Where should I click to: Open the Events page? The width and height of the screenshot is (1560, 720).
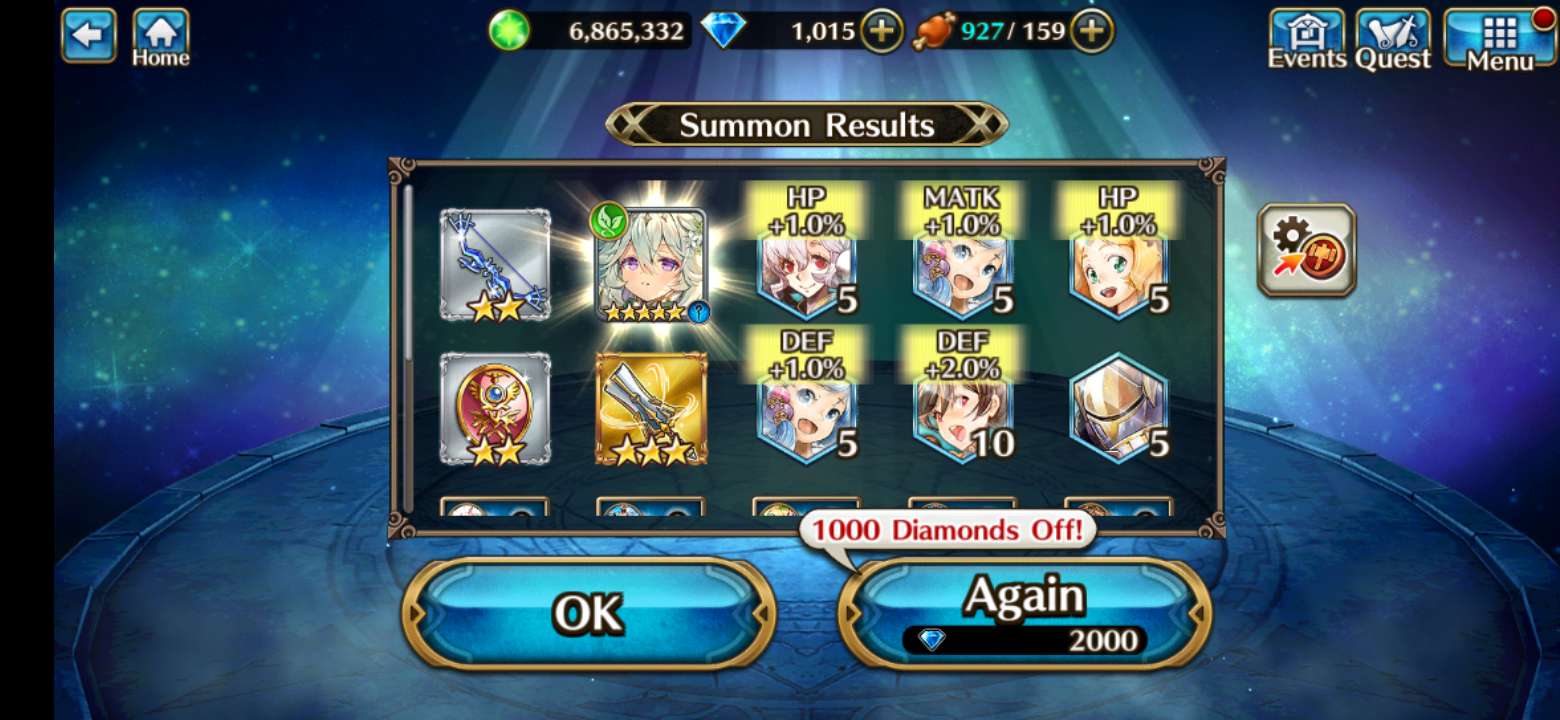point(1306,39)
